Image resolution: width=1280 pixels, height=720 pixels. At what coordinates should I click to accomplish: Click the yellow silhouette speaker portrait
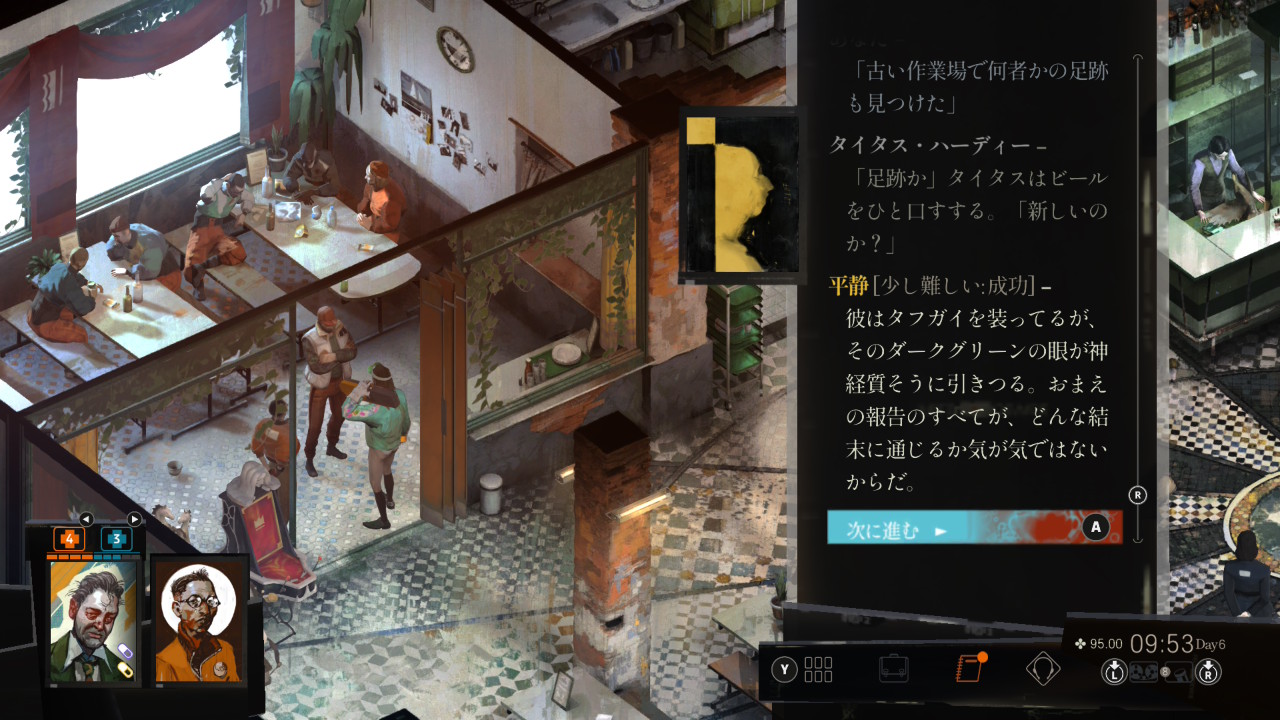click(739, 195)
